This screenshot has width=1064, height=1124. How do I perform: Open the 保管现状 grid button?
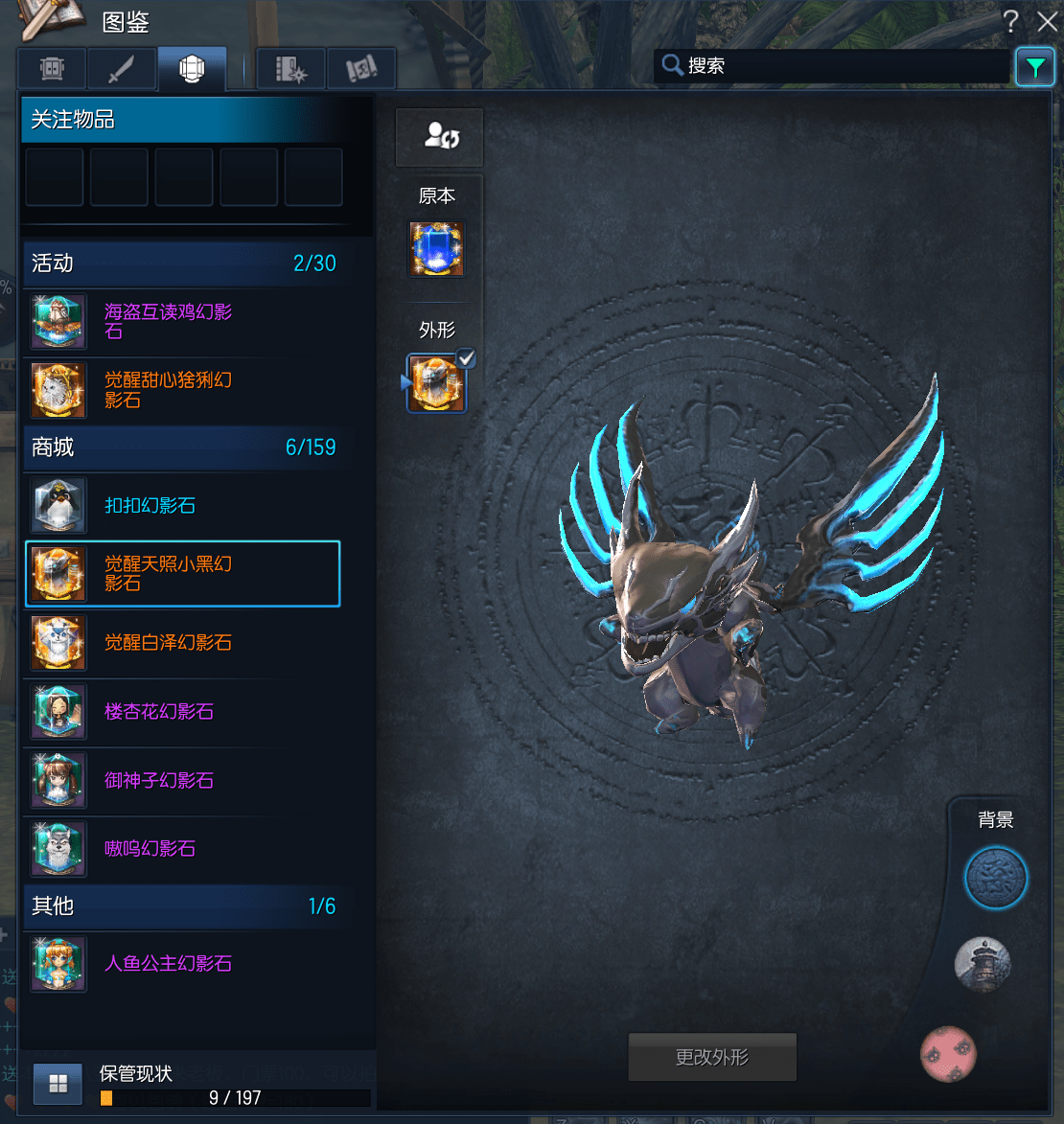click(58, 1083)
